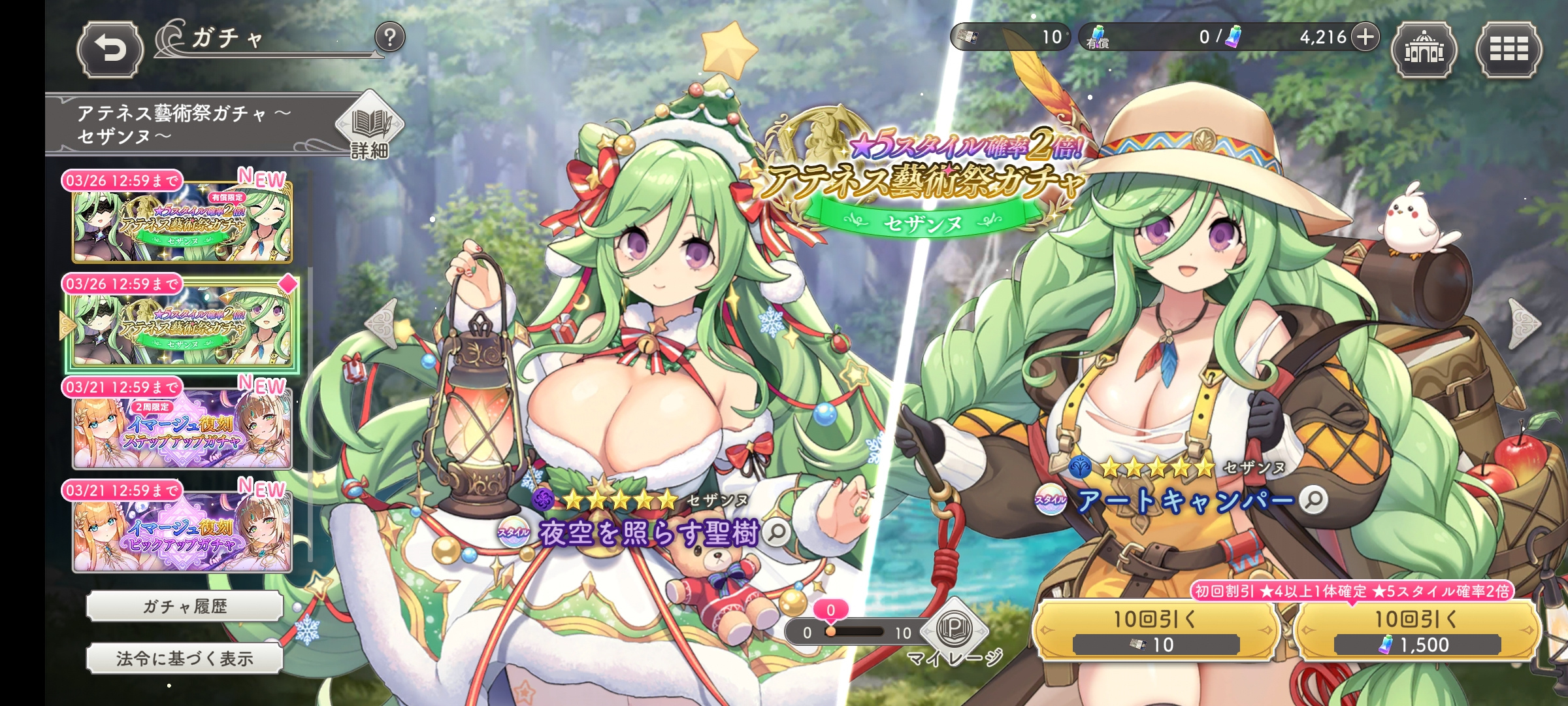Viewport: 1568px width, 706px height.
Task: Pull 10 times using 10 tickets
Action: pyautogui.click(x=1155, y=631)
